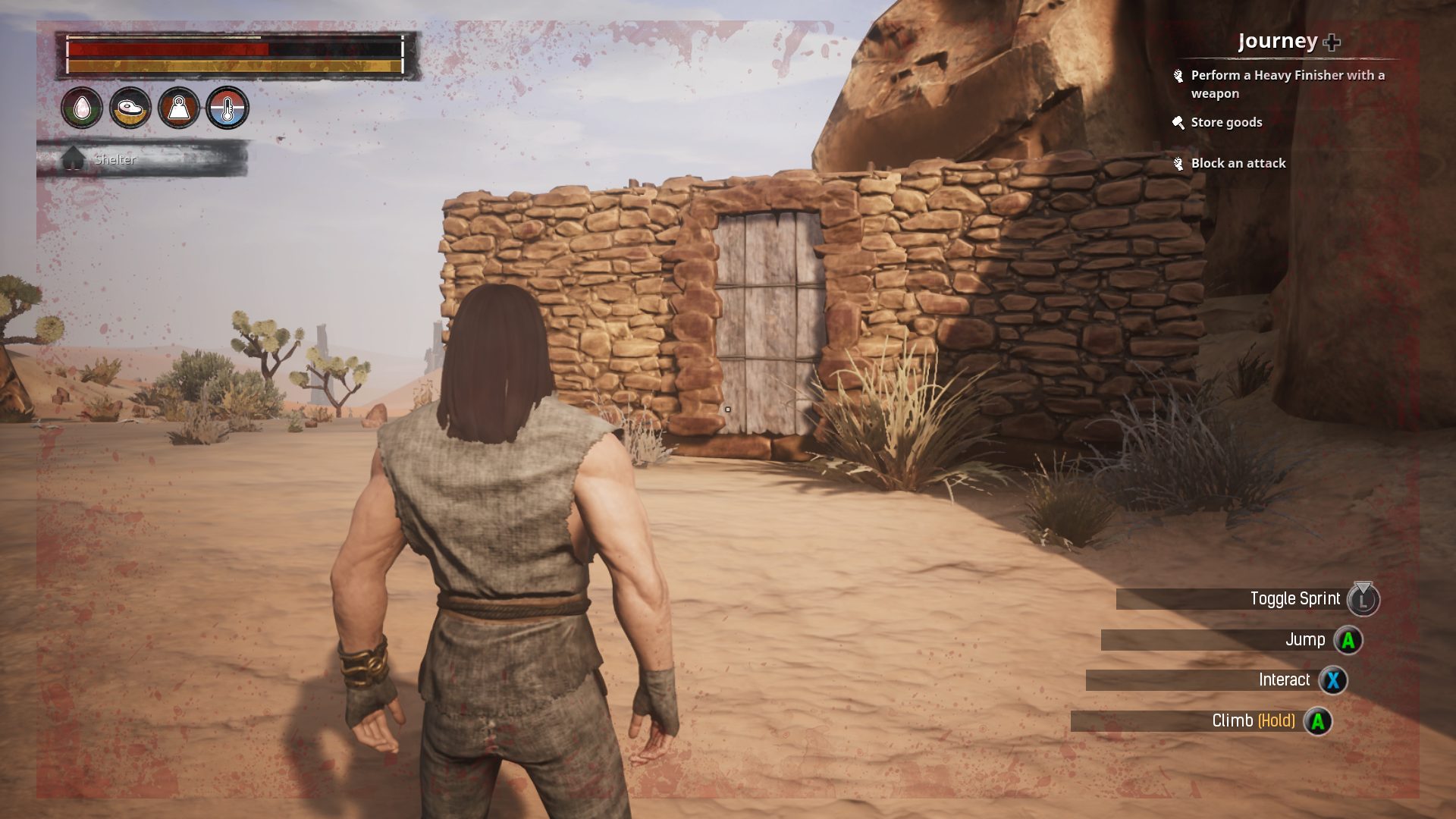Click the hammer icon beside Store goods

click(1178, 122)
